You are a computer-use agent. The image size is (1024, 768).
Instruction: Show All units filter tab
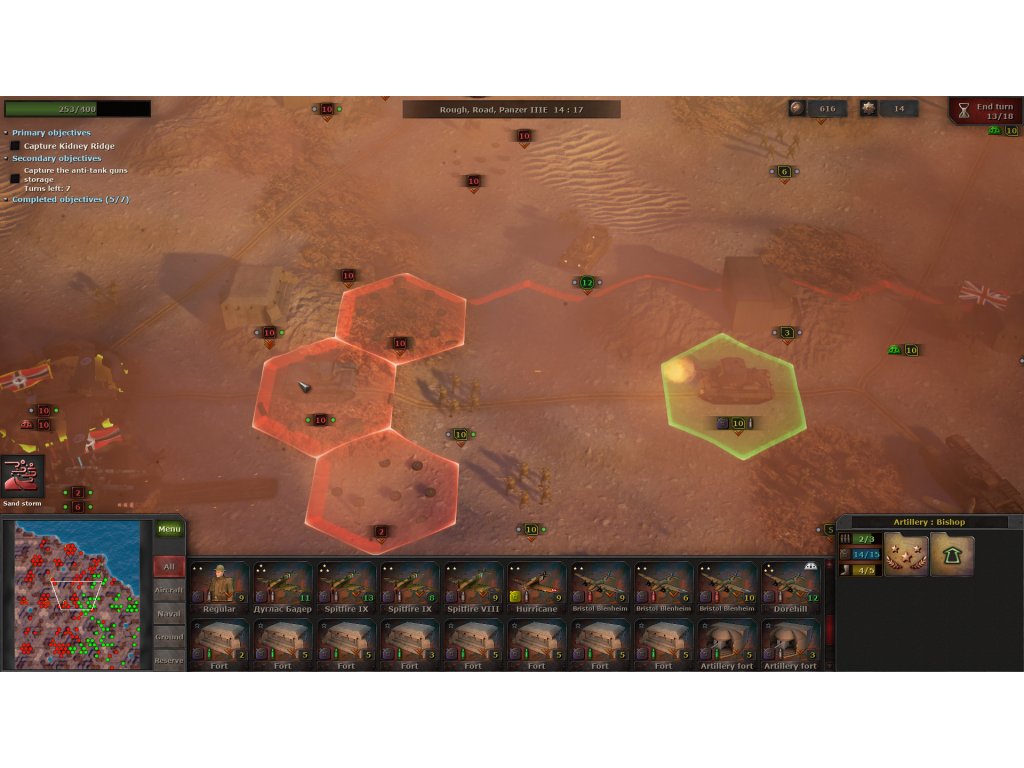pos(169,567)
